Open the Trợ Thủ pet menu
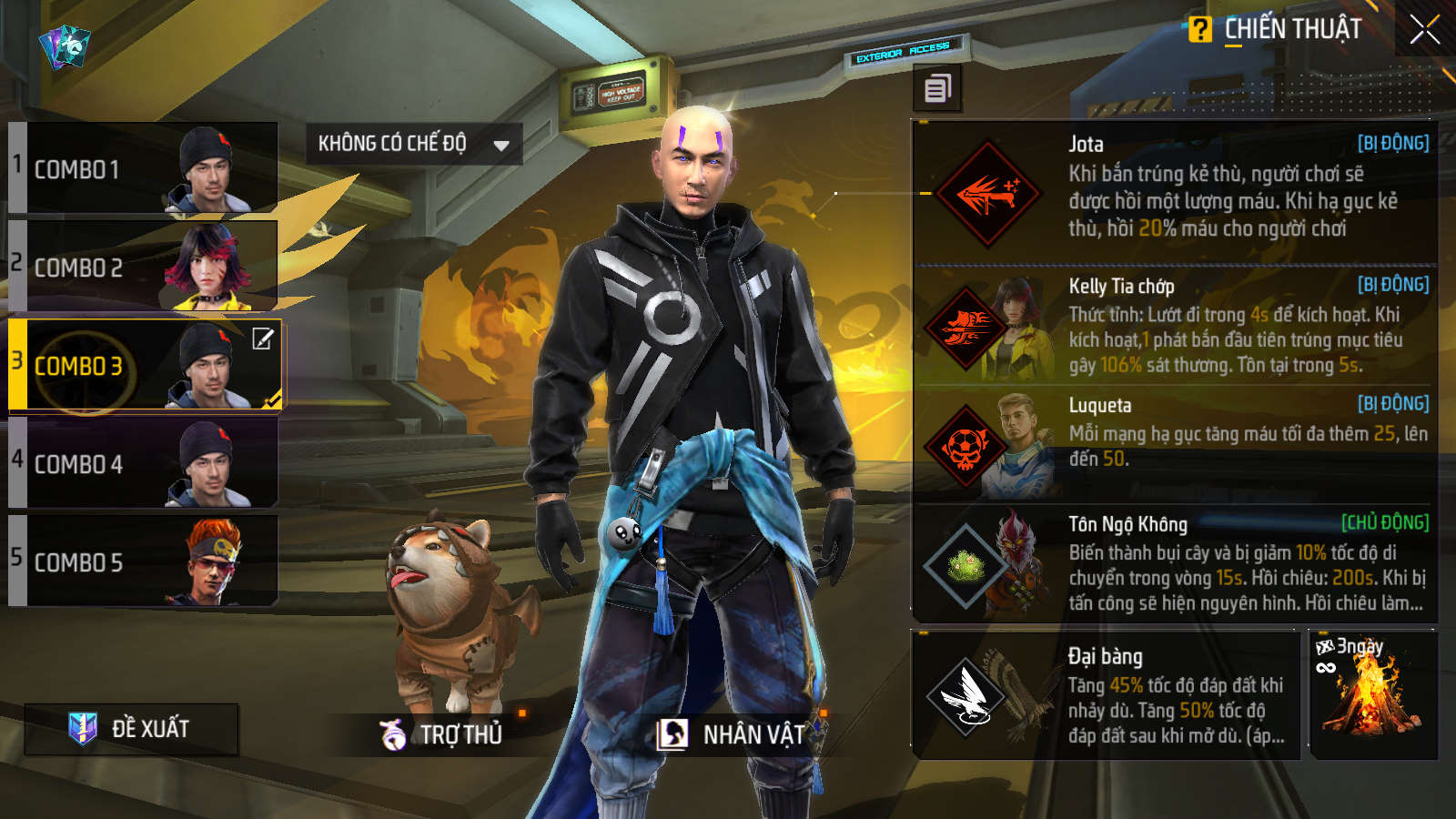The height and width of the screenshot is (819, 1456). pyautogui.click(x=442, y=733)
